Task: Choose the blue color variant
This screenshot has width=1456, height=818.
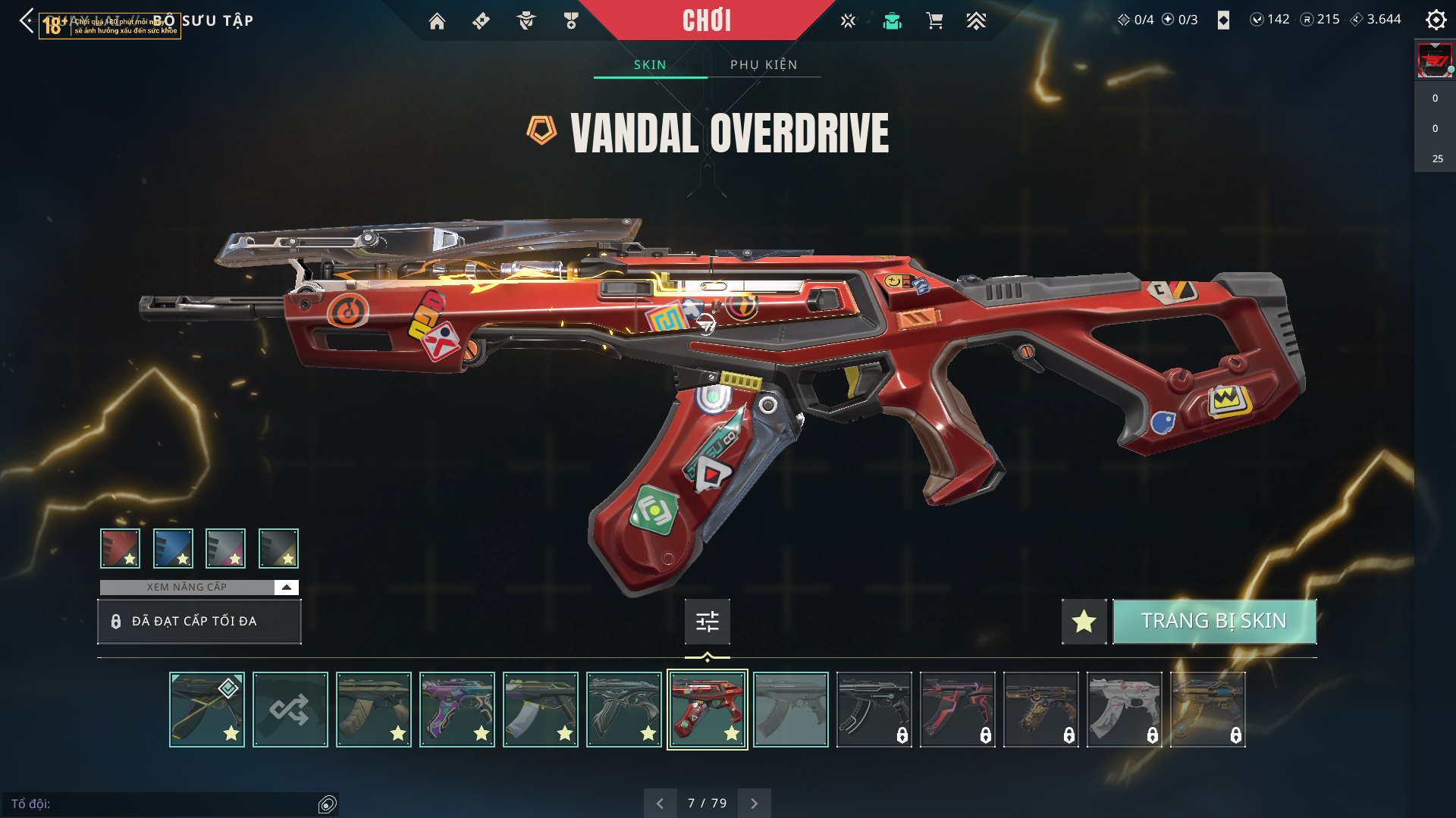Action: [173, 548]
